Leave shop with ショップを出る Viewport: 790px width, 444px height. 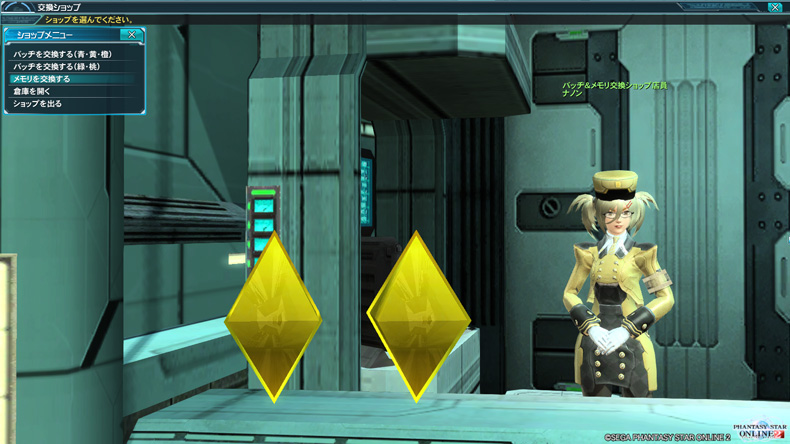37,103
